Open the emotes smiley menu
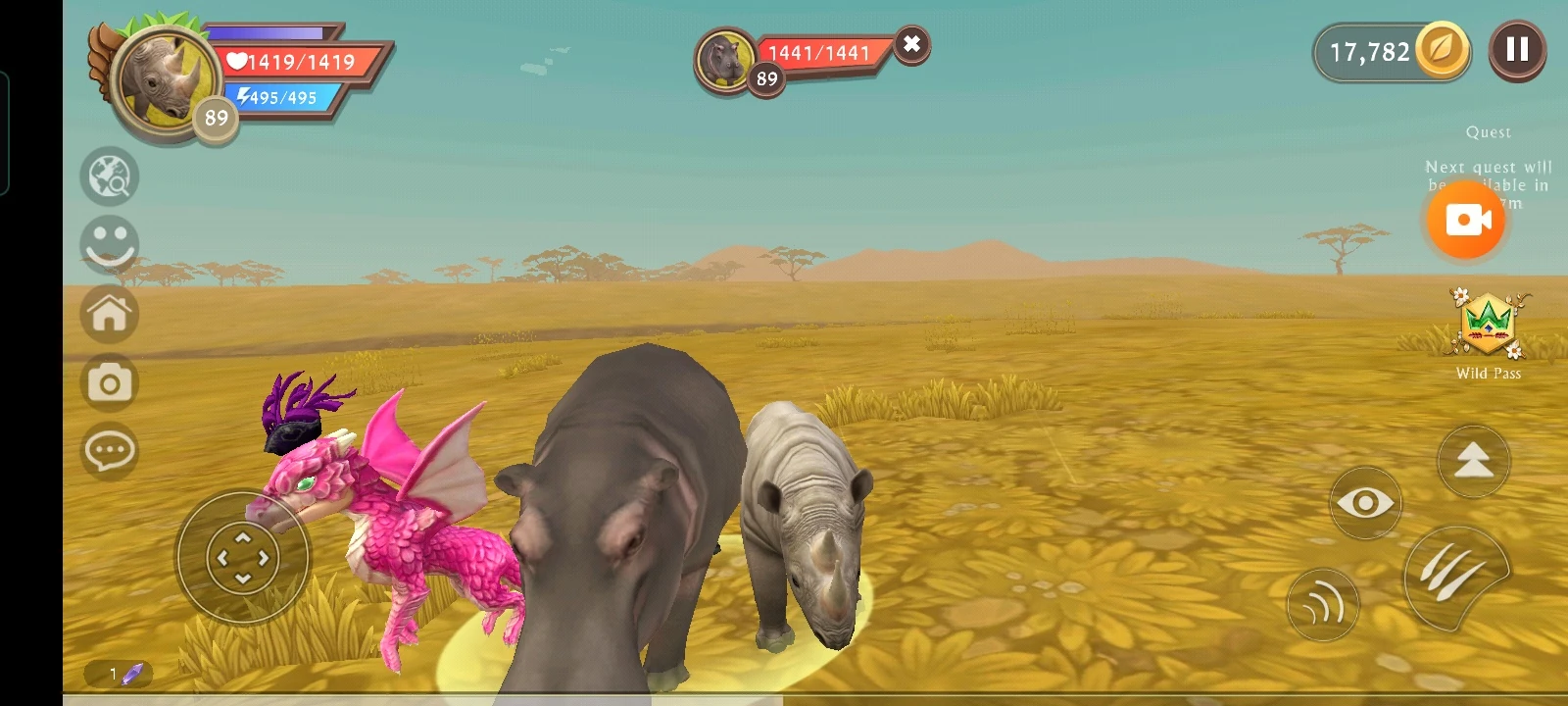1568x706 pixels. [110, 244]
